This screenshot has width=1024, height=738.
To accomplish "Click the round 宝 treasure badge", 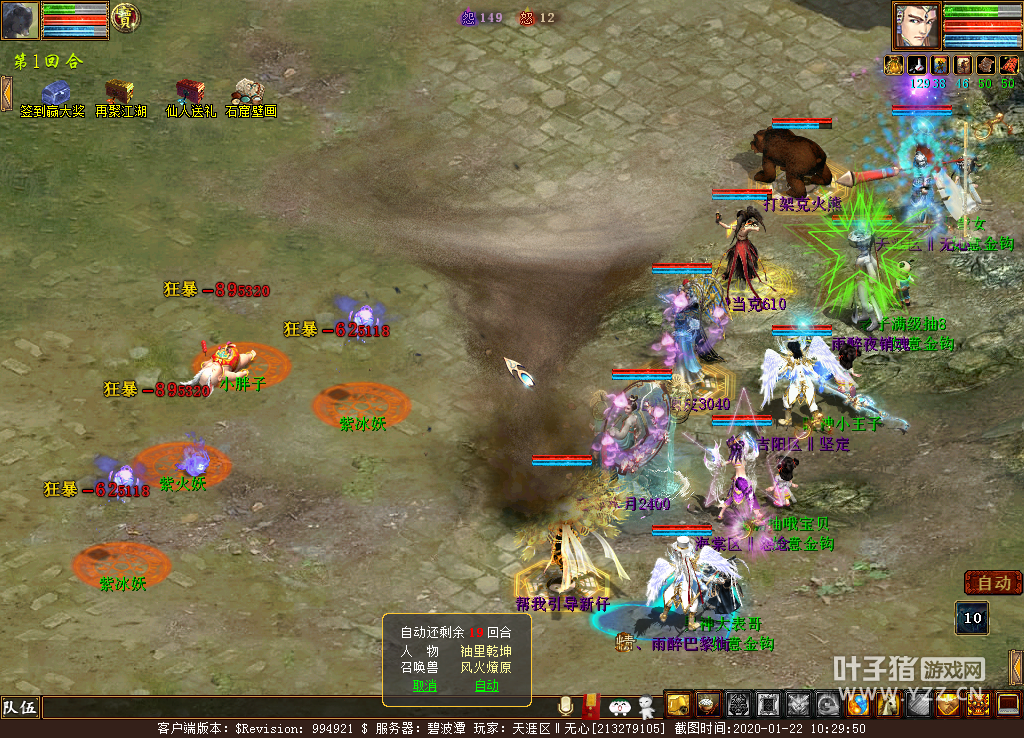I will [125, 17].
